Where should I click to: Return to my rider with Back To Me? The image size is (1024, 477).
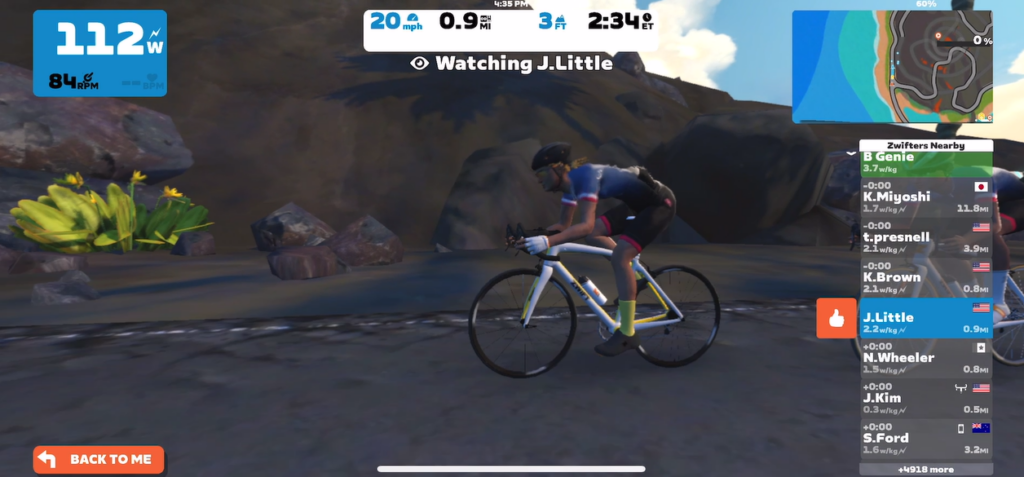98,459
